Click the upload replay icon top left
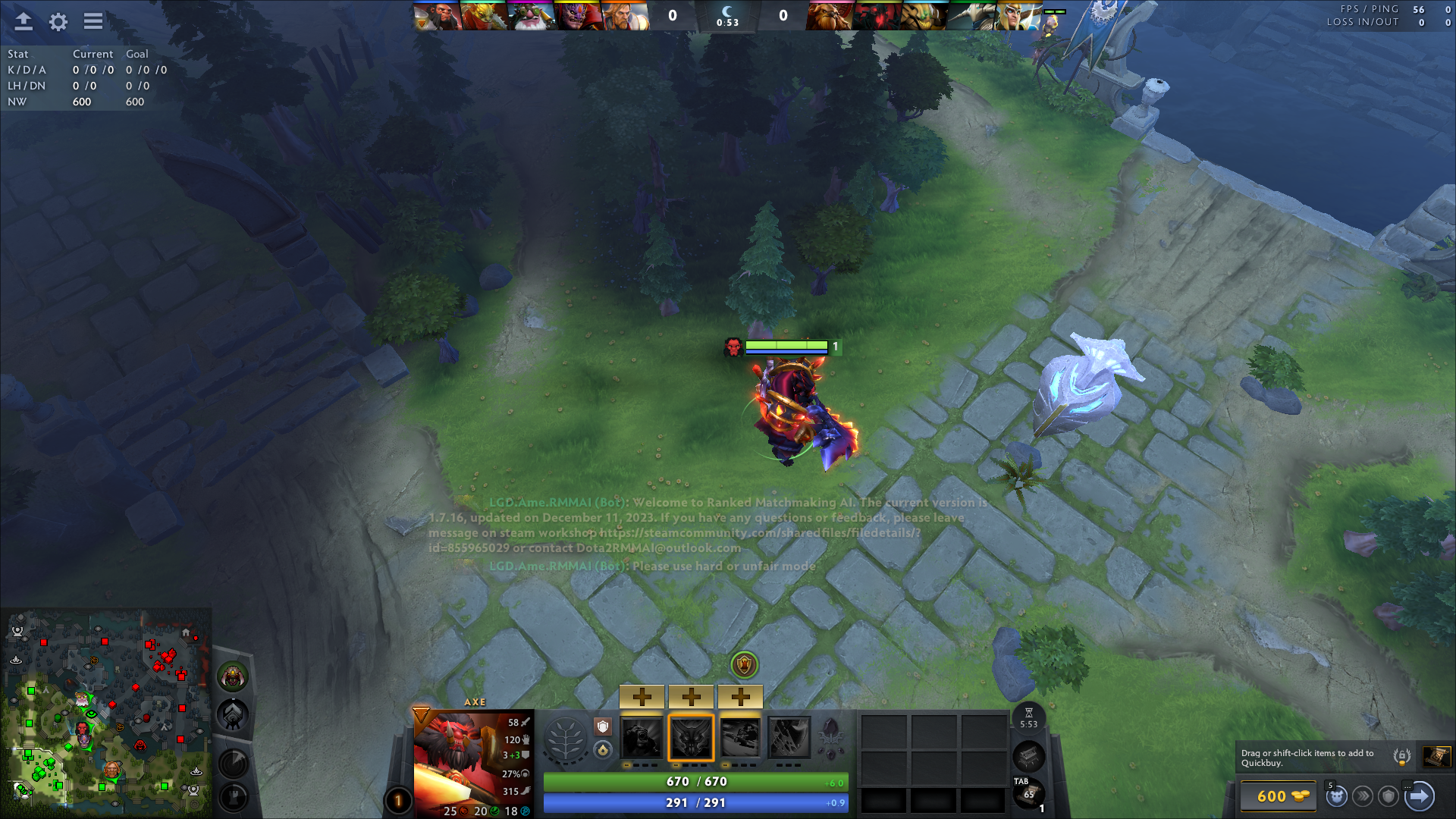 click(23, 21)
